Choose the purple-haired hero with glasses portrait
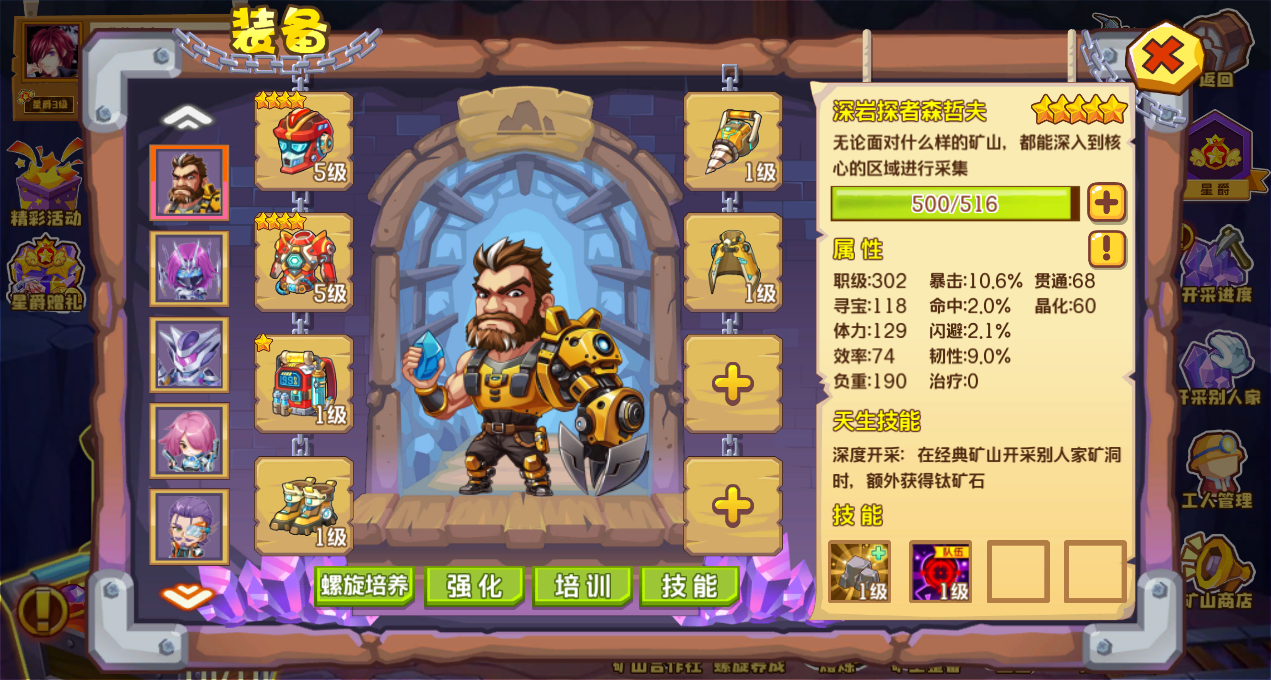This screenshot has height=680, width=1271. [190, 526]
